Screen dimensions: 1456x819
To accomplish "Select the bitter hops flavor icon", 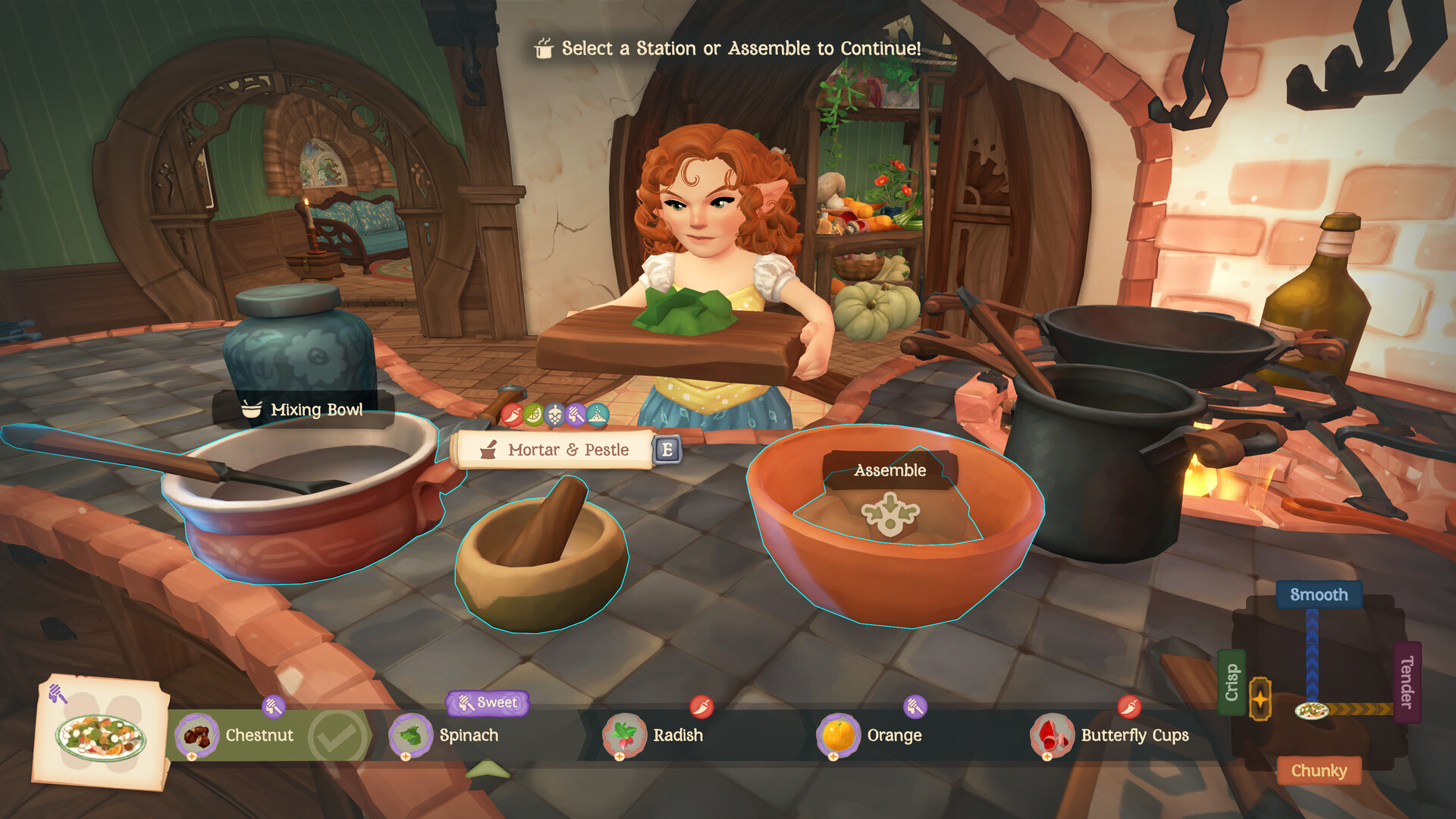I will pyautogui.click(x=554, y=415).
